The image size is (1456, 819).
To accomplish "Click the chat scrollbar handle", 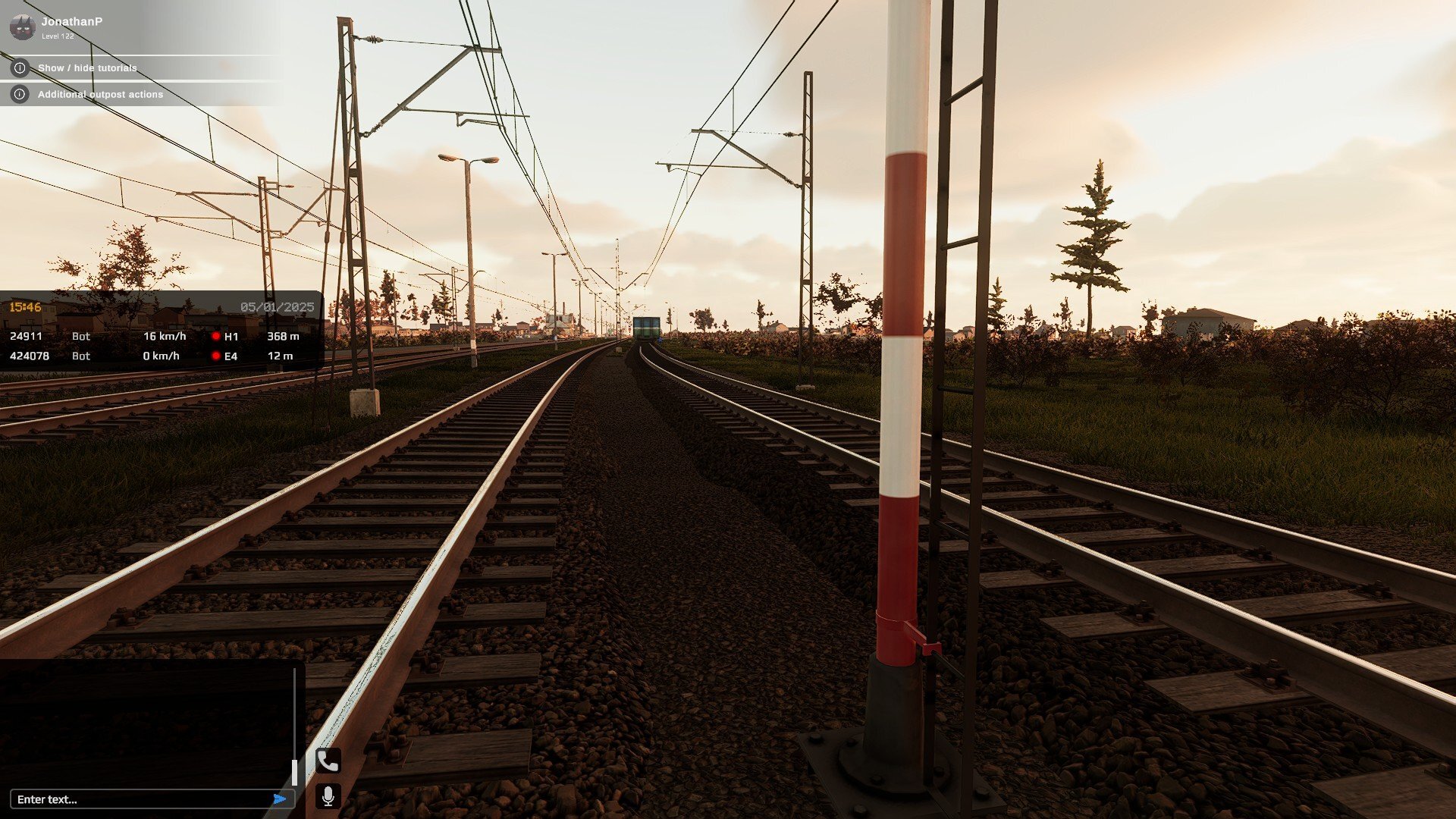I will pos(294,772).
